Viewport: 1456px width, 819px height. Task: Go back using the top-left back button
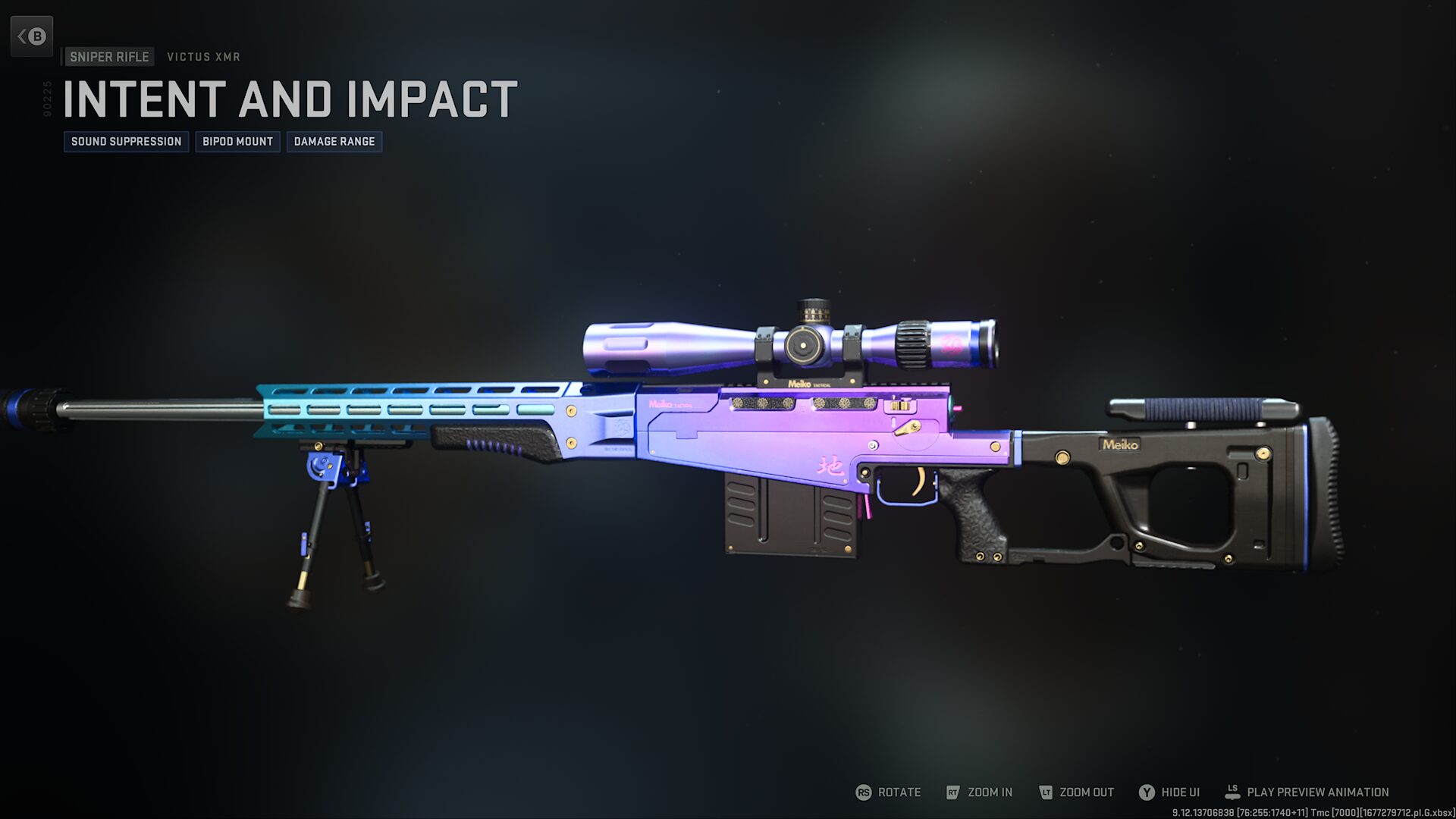click(32, 36)
